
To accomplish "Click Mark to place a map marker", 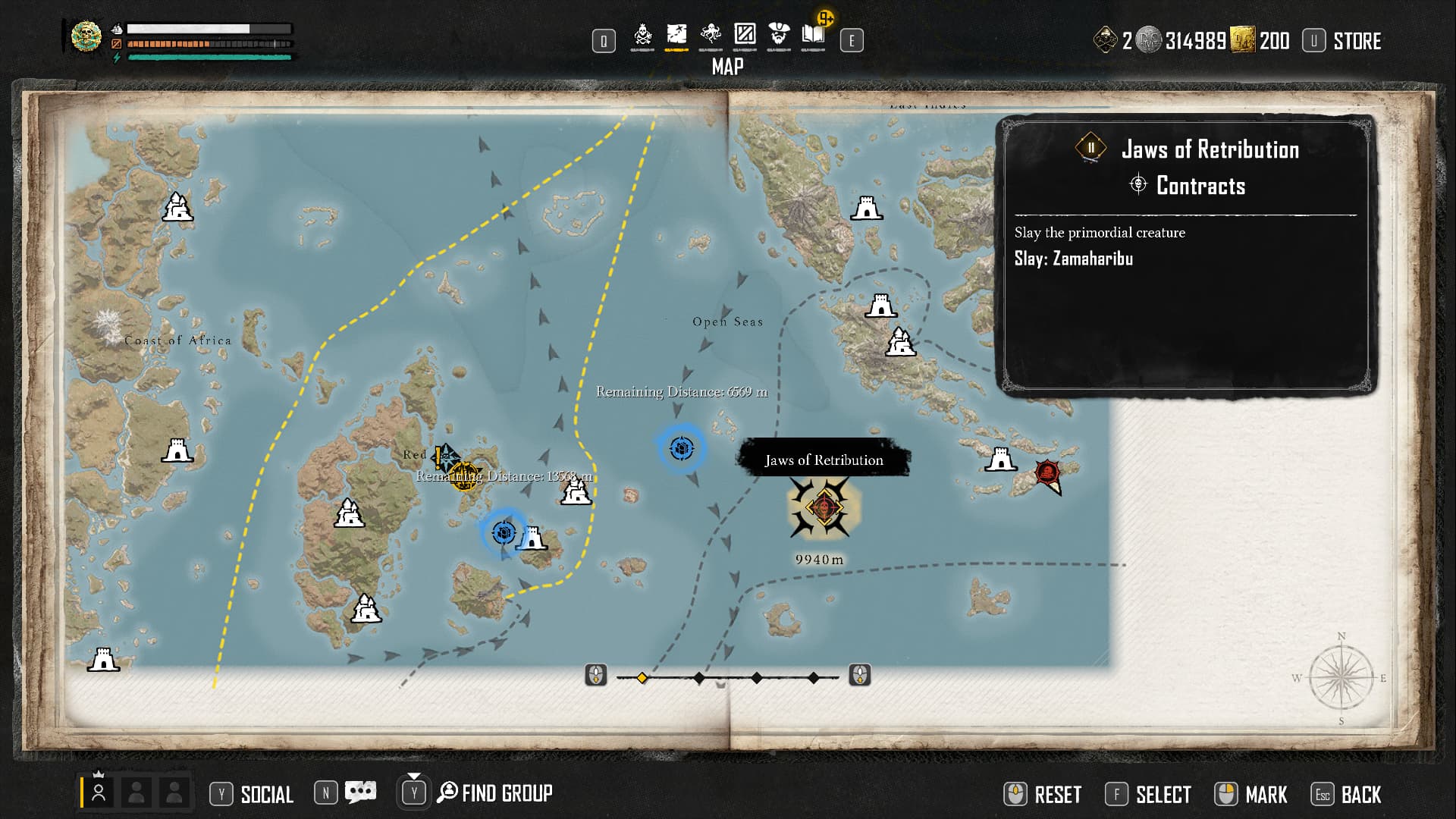I will pos(1265,795).
